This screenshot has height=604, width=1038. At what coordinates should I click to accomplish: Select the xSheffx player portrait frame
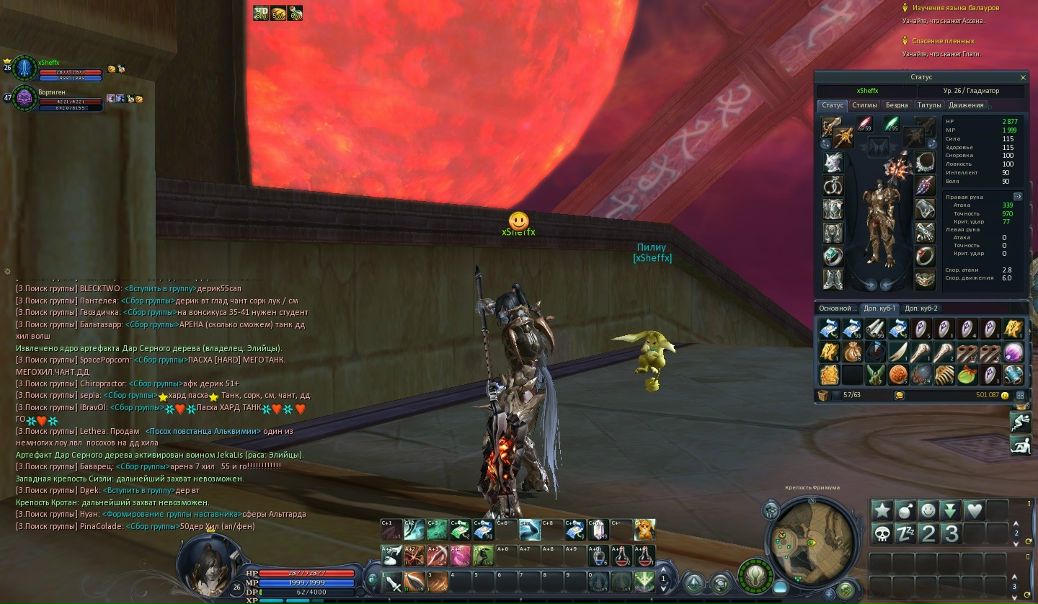pos(25,67)
